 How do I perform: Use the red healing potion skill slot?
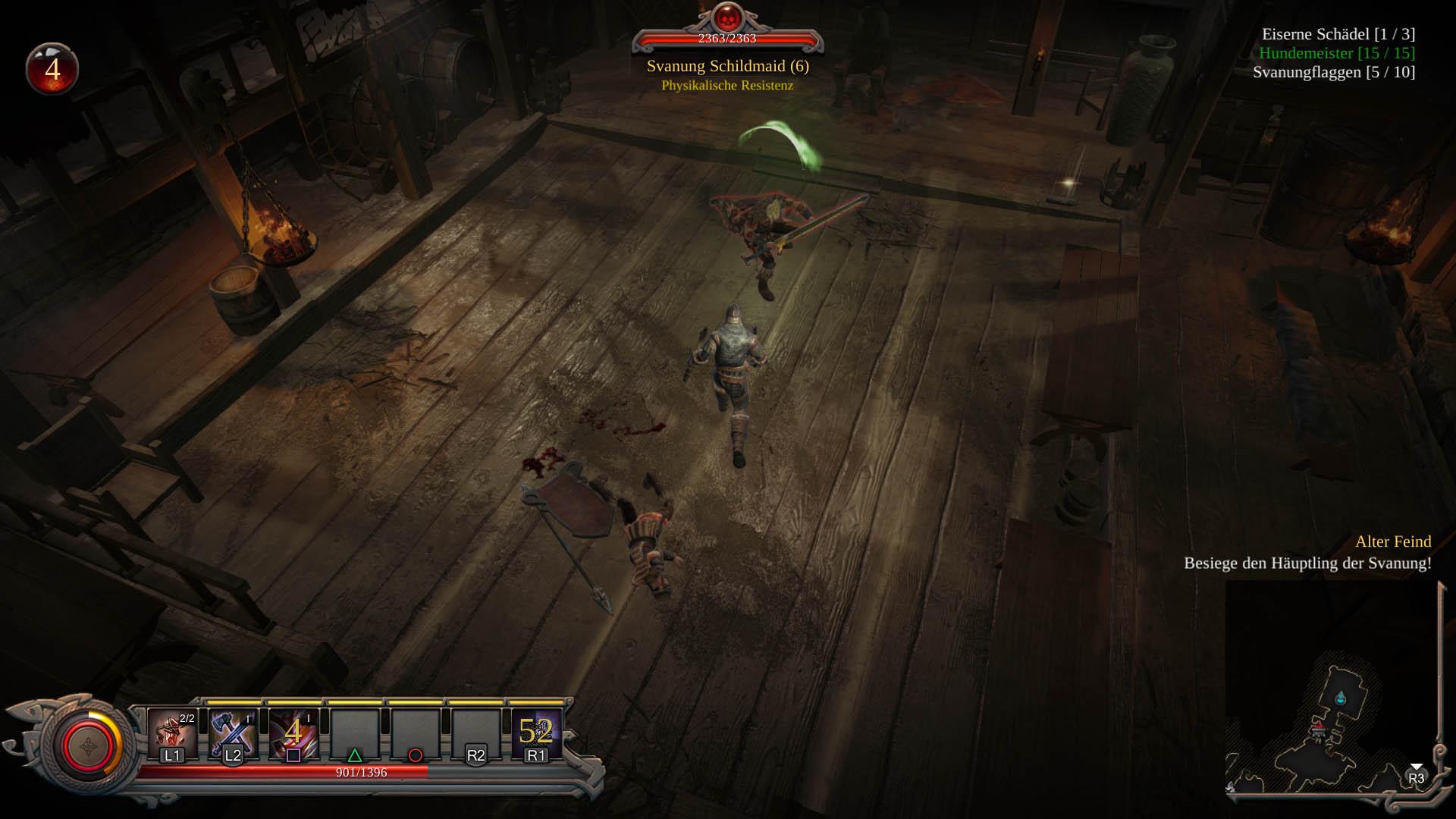tap(172, 733)
